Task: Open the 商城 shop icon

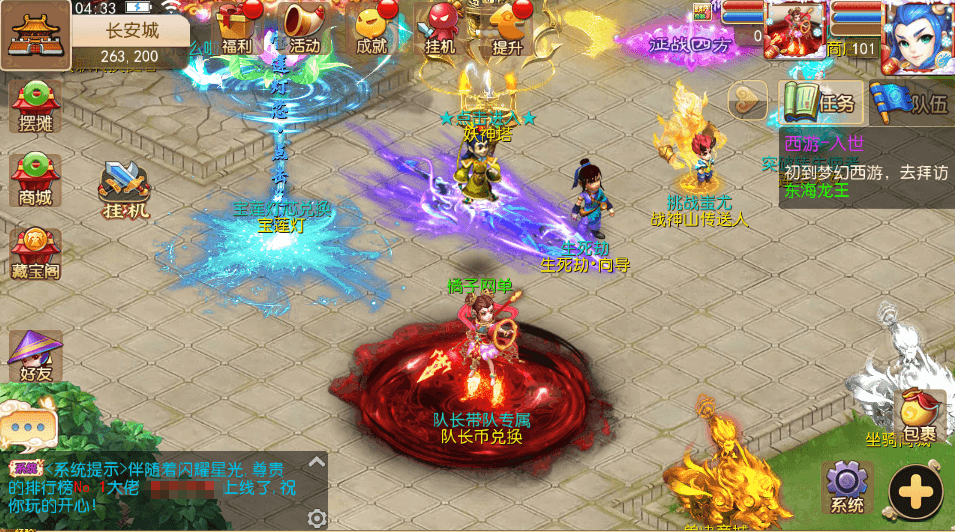Action: coord(35,180)
